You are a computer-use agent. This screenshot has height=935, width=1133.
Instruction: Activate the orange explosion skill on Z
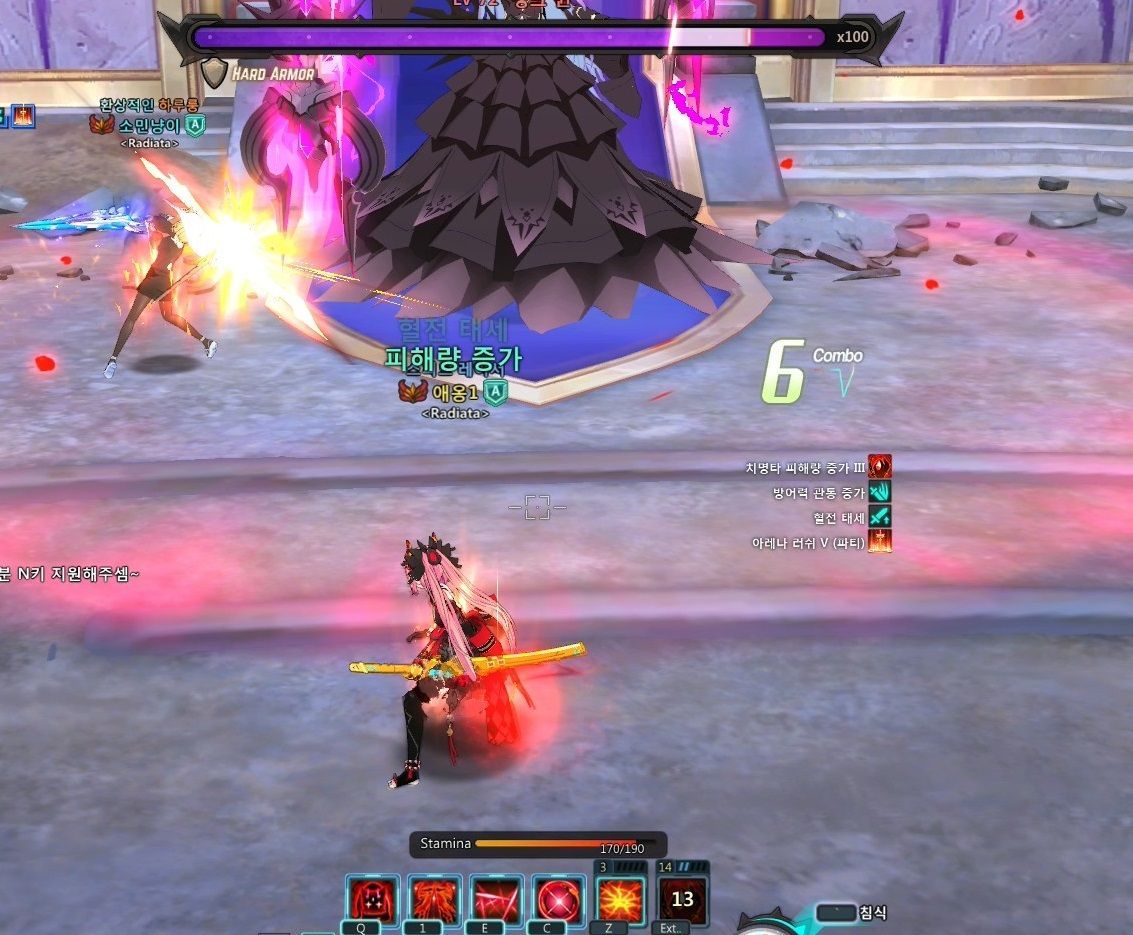click(x=621, y=899)
